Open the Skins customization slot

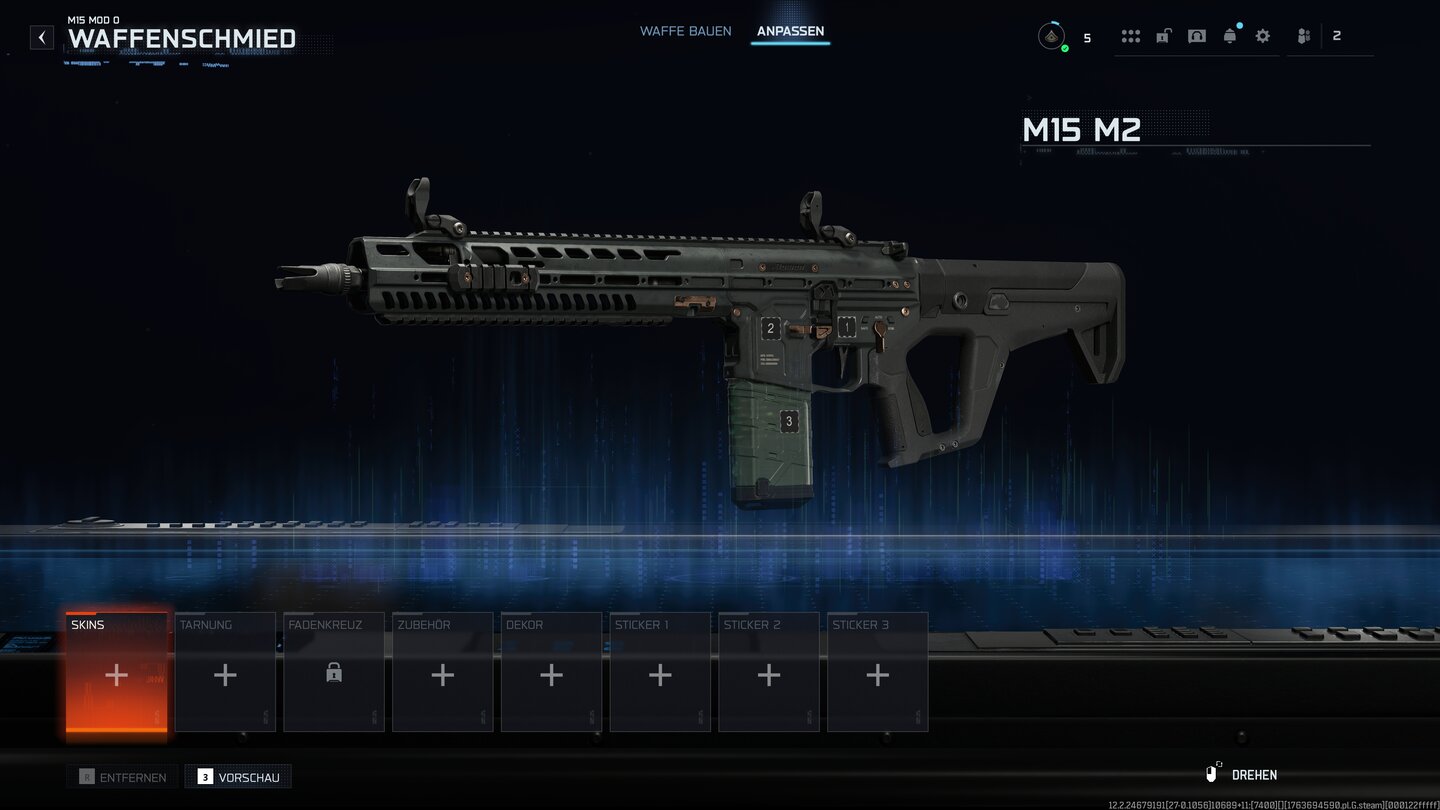click(117, 673)
